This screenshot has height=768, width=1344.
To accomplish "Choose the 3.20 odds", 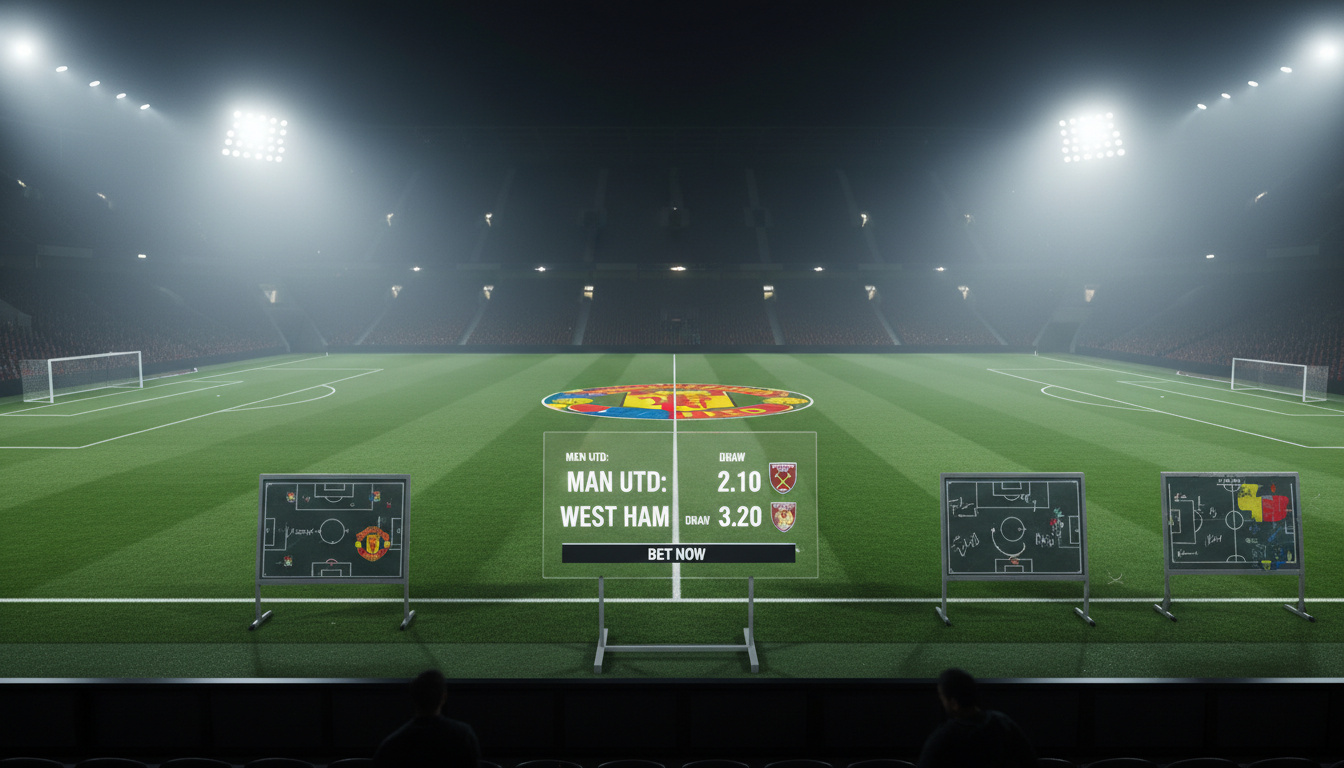I will click(739, 517).
